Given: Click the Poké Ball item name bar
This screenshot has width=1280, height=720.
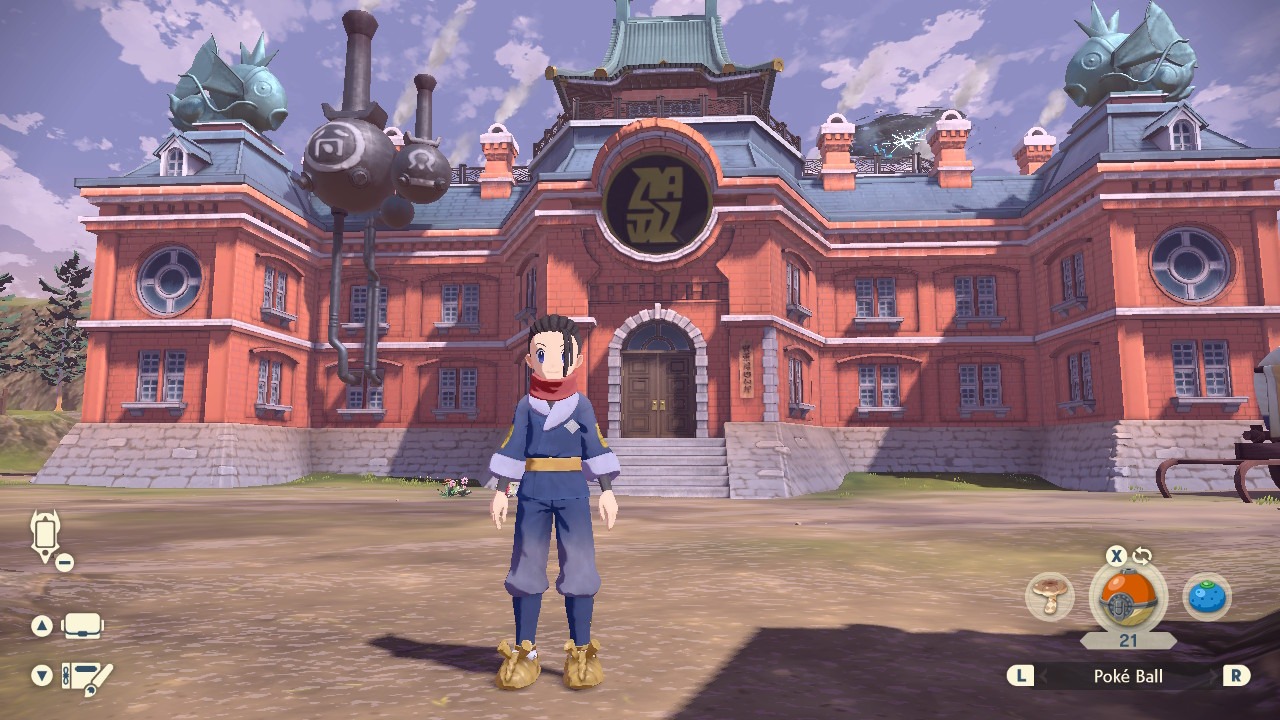Looking at the screenshot, I should coord(1128,677).
